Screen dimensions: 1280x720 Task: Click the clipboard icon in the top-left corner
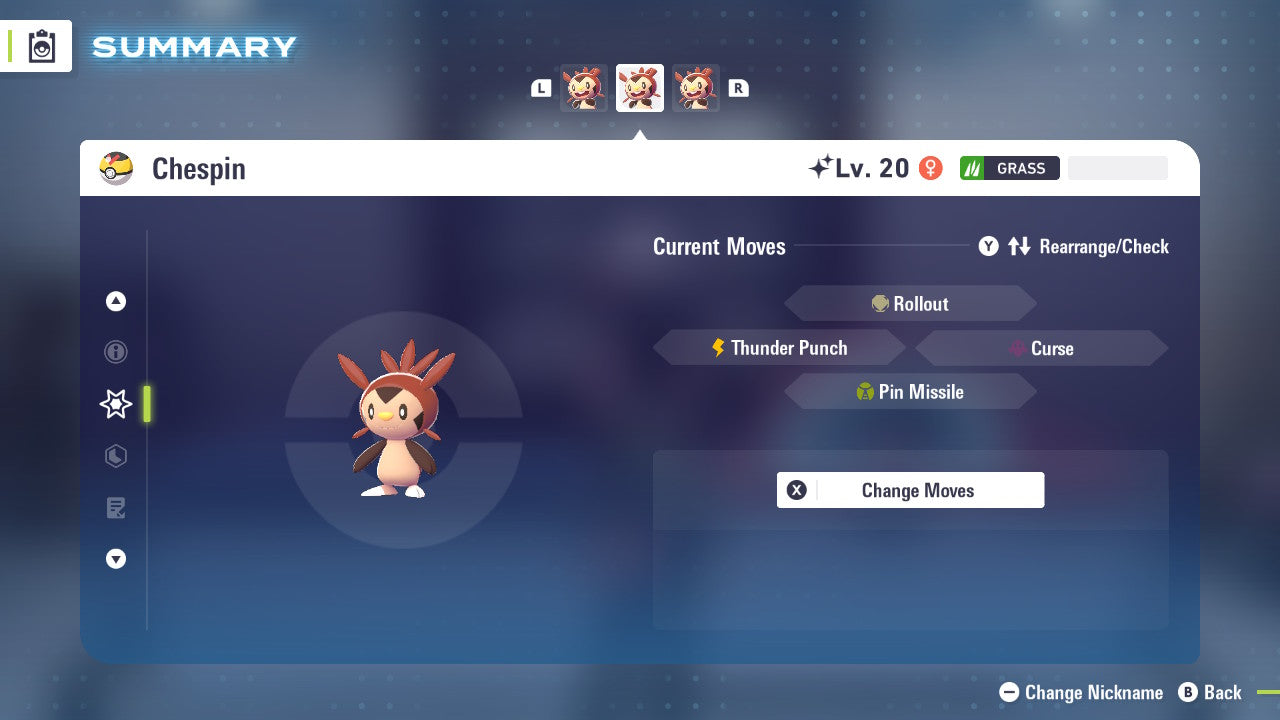coord(40,46)
